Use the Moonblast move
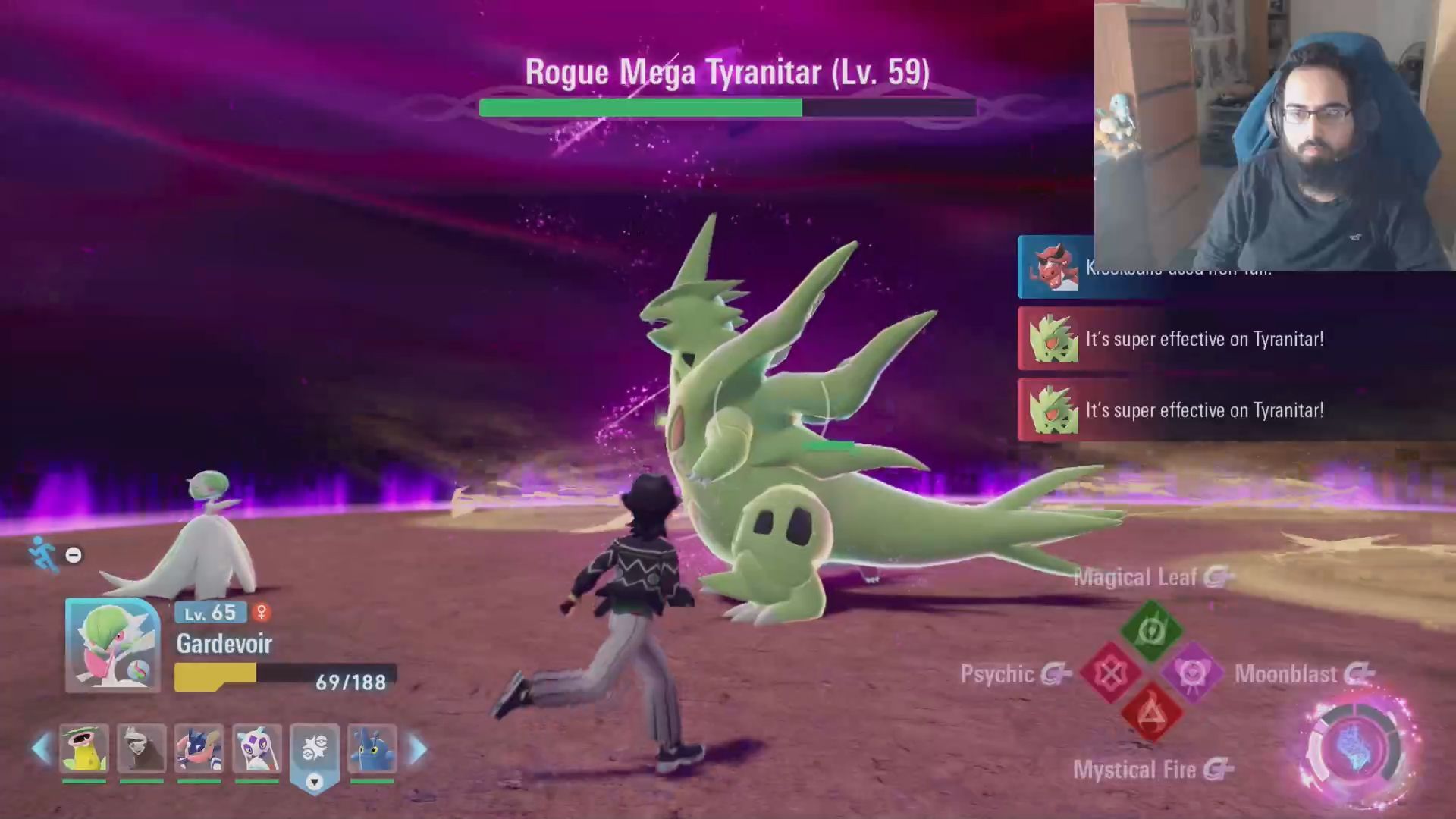Image resolution: width=1456 pixels, height=819 pixels. click(1191, 673)
